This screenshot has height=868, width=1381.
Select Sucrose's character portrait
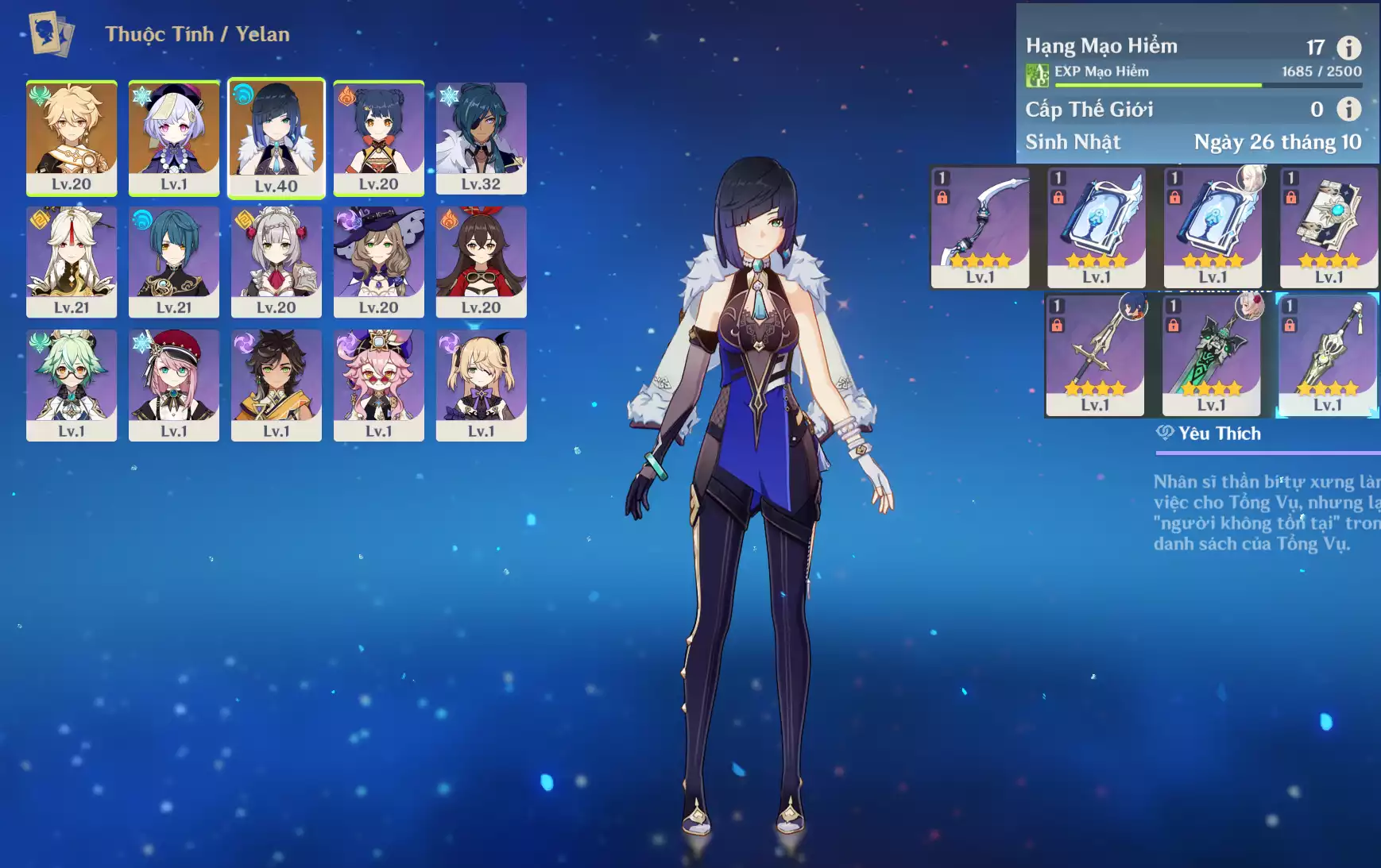pos(72,385)
